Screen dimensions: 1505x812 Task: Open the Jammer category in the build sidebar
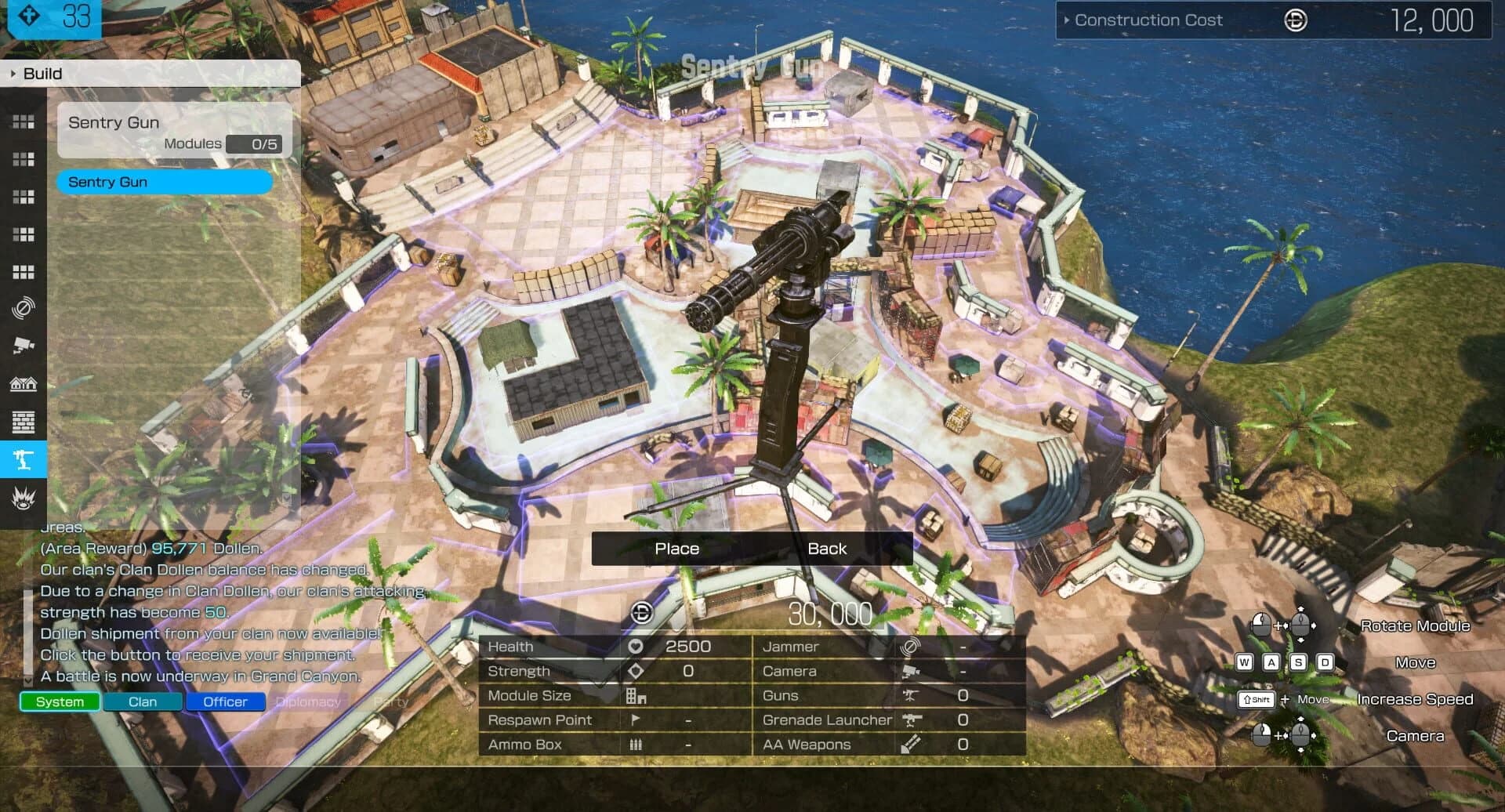(24, 309)
